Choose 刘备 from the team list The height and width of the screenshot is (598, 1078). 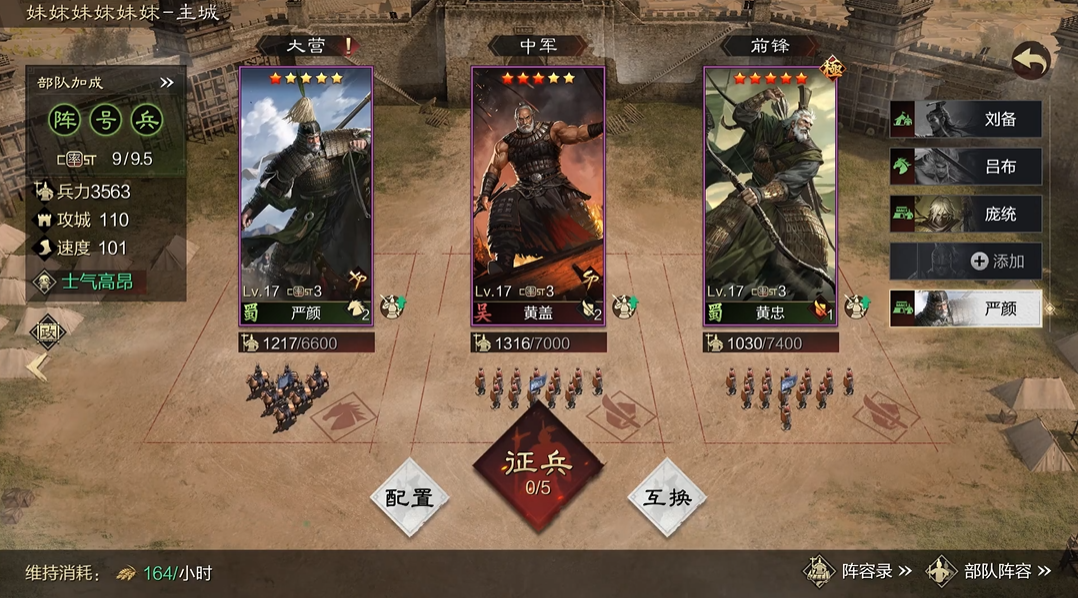pos(966,119)
